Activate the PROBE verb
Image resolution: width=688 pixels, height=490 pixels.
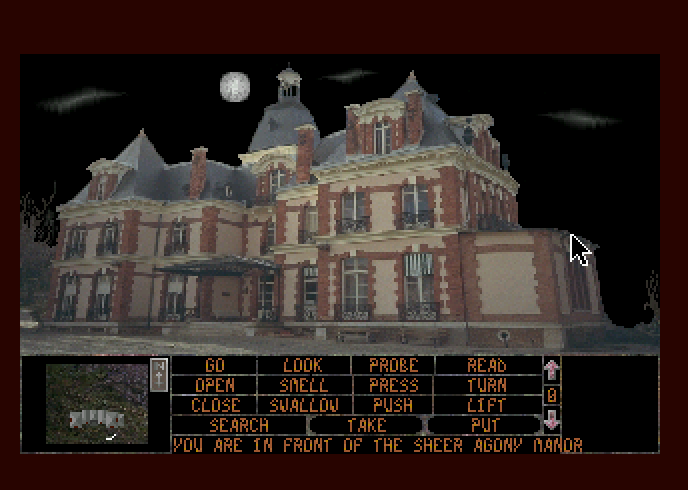pyautogui.click(x=393, y=366)
